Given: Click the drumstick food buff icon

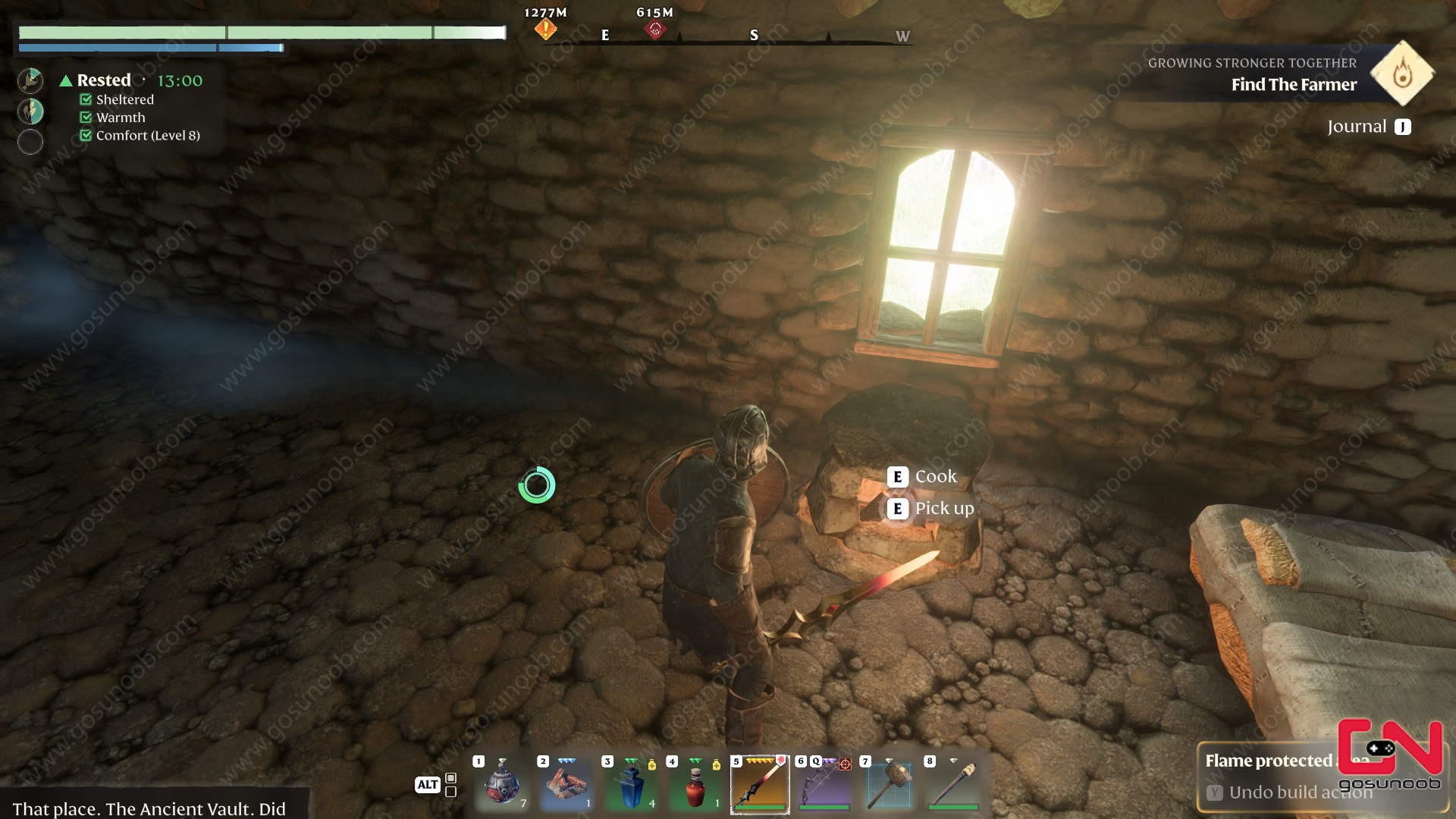Looking at the screenshot, I should [x=30, y=80].
